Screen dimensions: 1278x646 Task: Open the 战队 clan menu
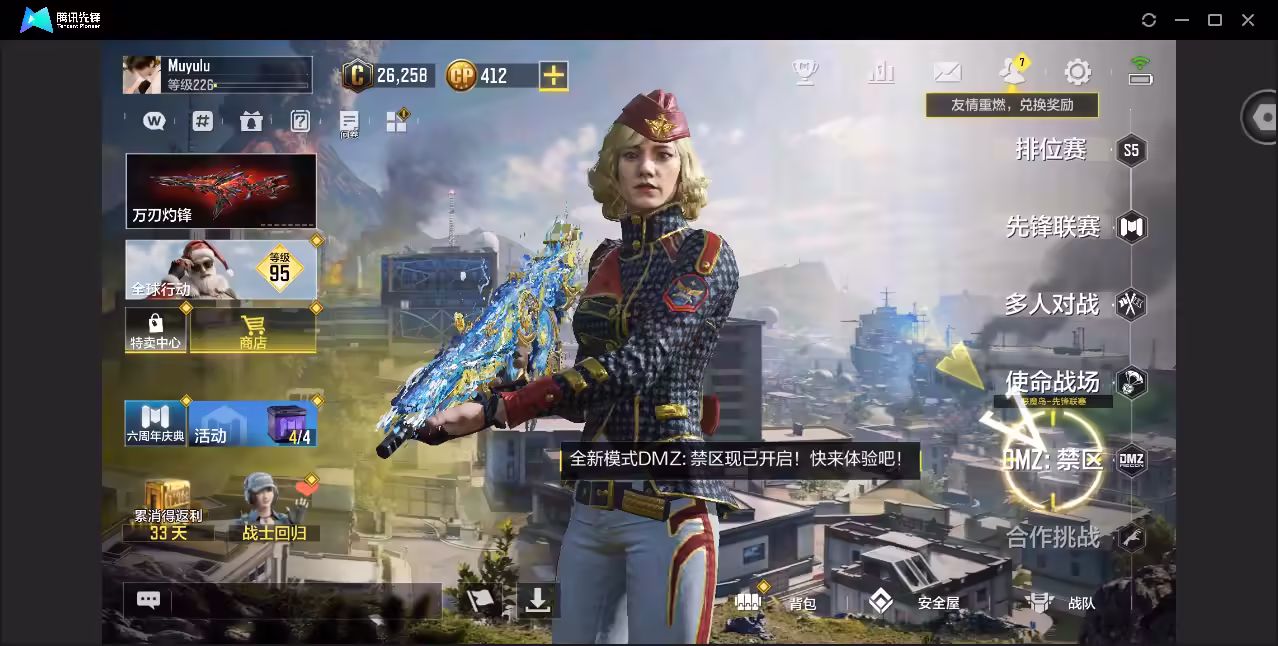[1061, 602]
